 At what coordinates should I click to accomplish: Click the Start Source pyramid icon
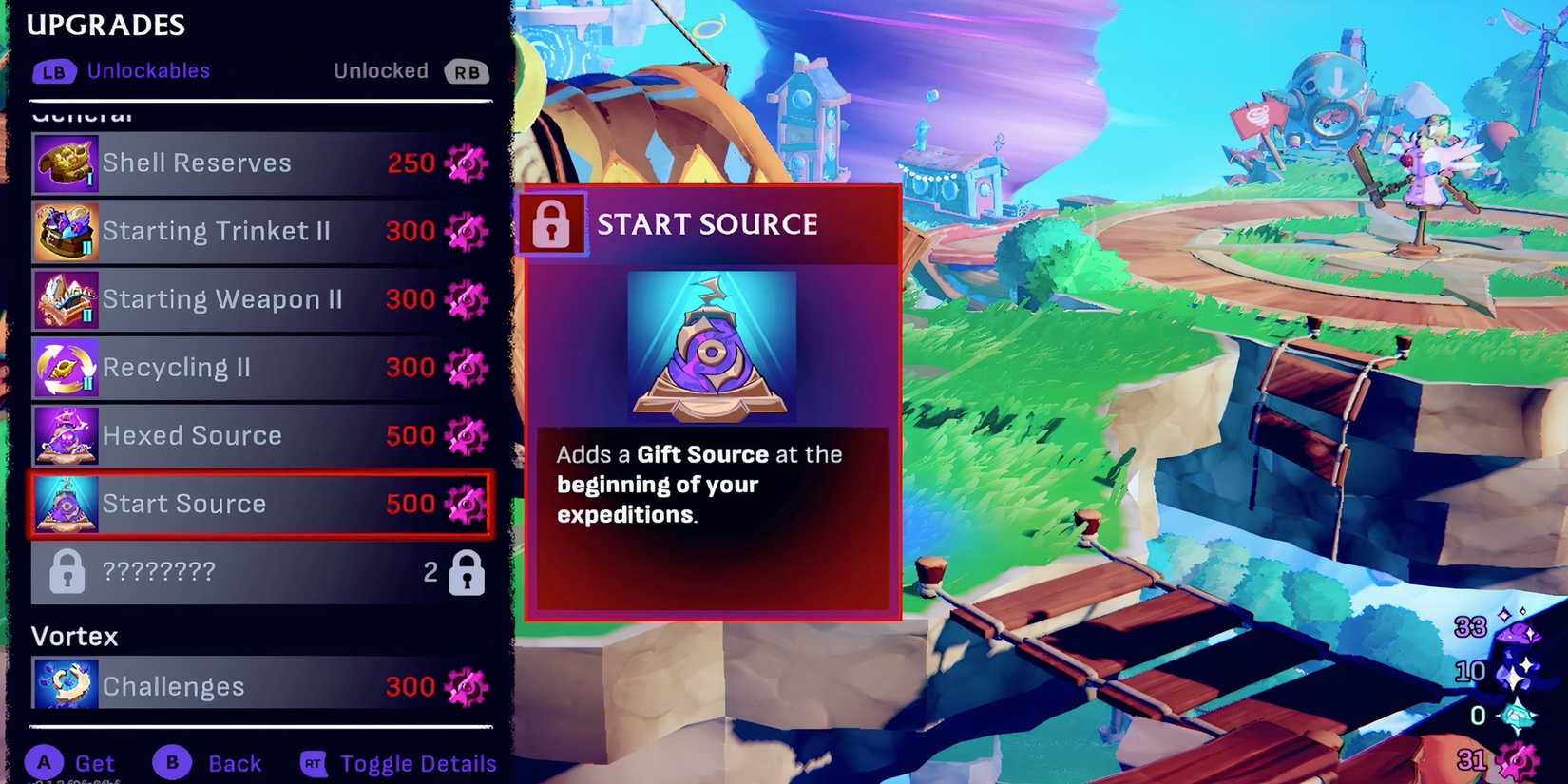coord(65,504)
